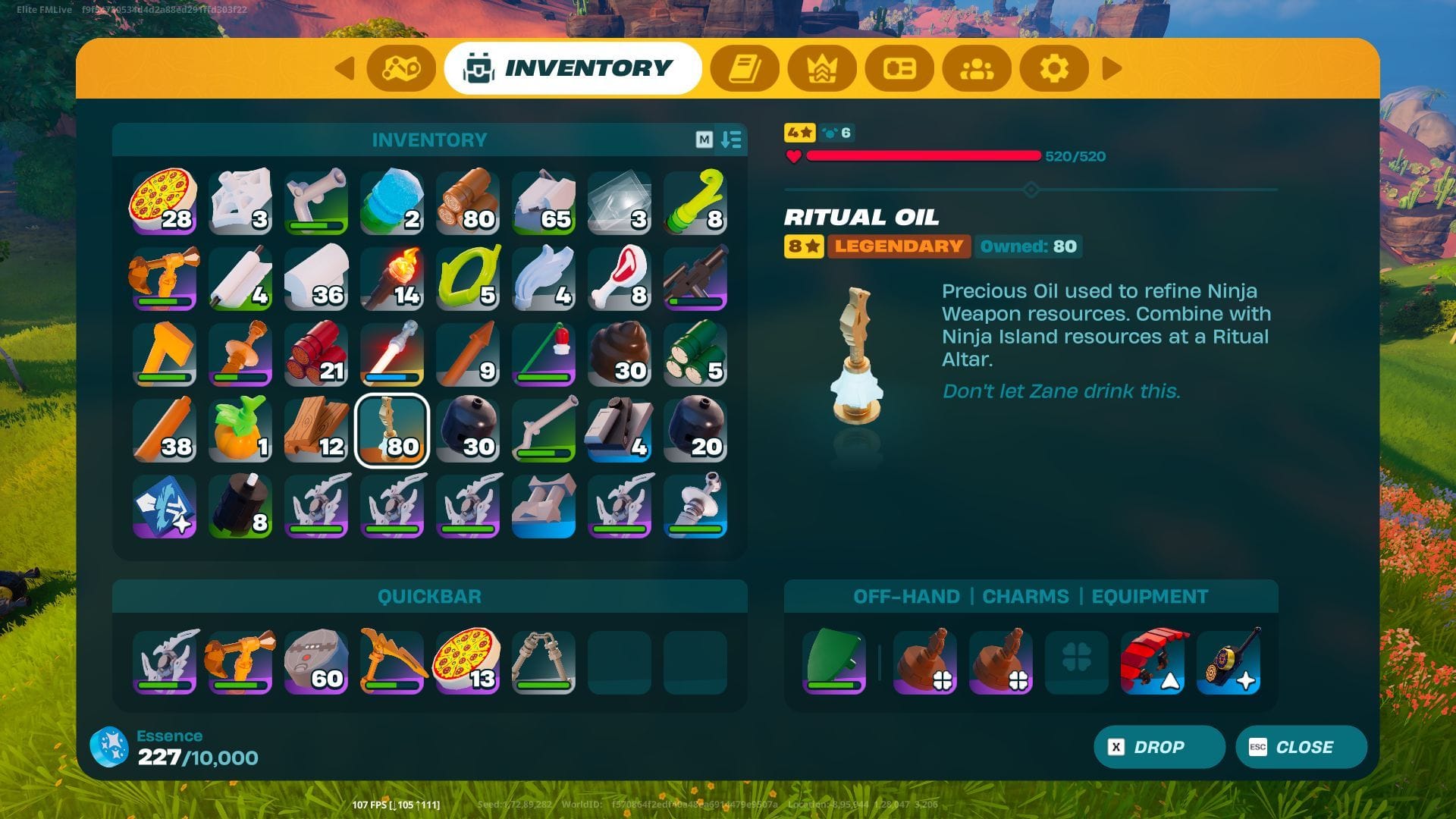1456x819 pixels.
Task: Open the map compass icon in top navigation
Action: [403, 68]
